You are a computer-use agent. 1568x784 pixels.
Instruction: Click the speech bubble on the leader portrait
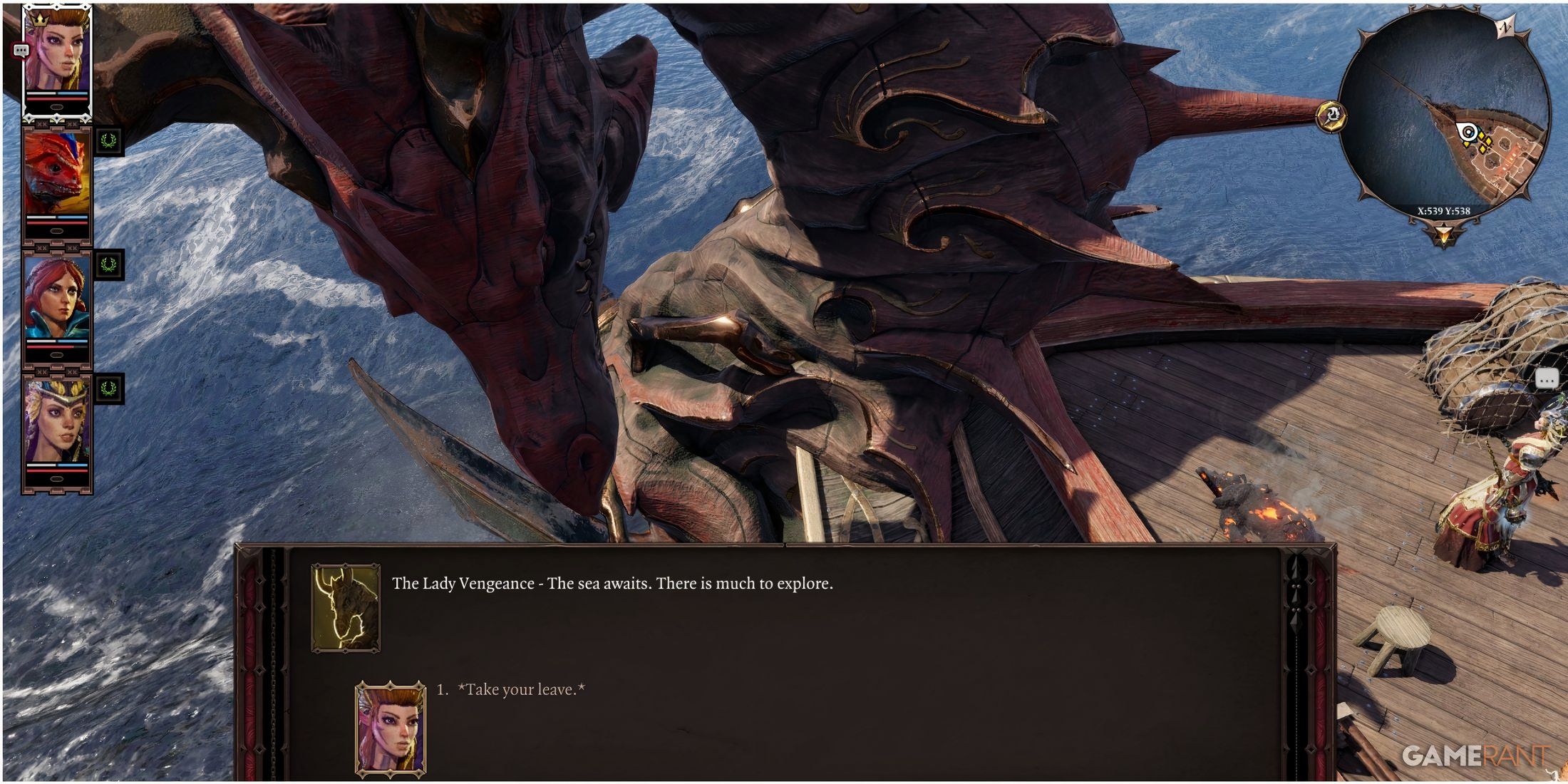[x=21, y=51]
